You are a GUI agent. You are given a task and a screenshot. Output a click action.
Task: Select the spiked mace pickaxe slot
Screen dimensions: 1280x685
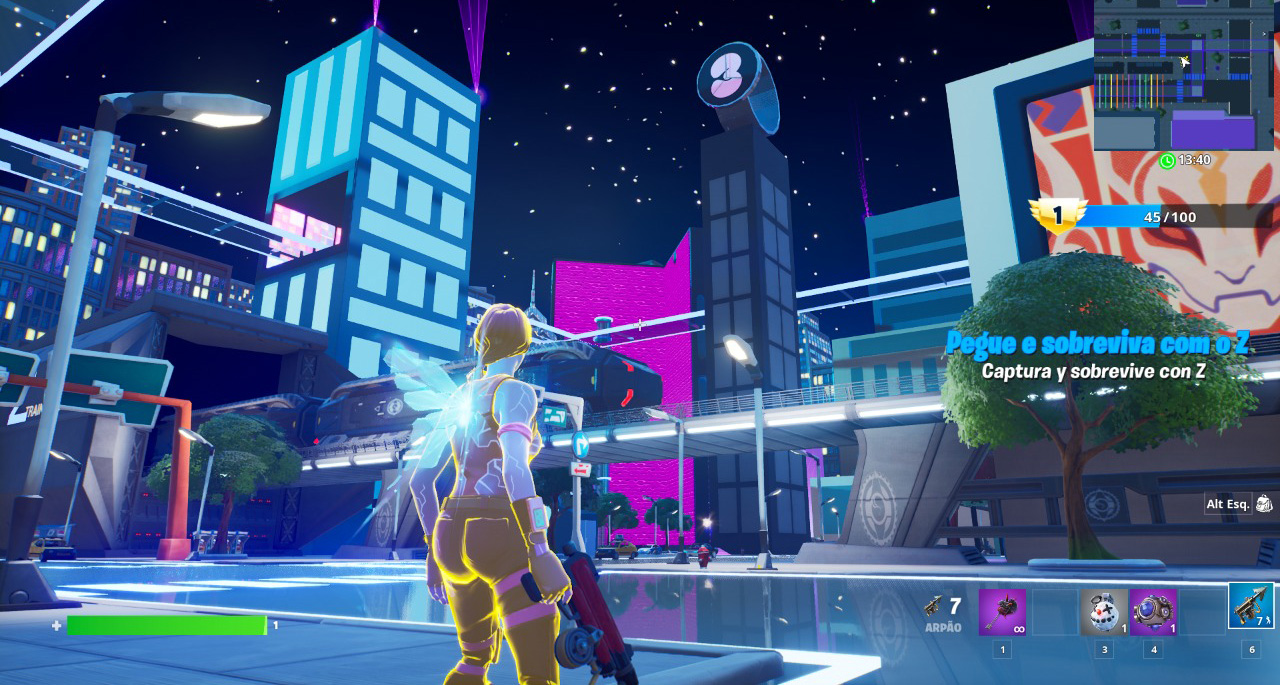[1002, 612]
